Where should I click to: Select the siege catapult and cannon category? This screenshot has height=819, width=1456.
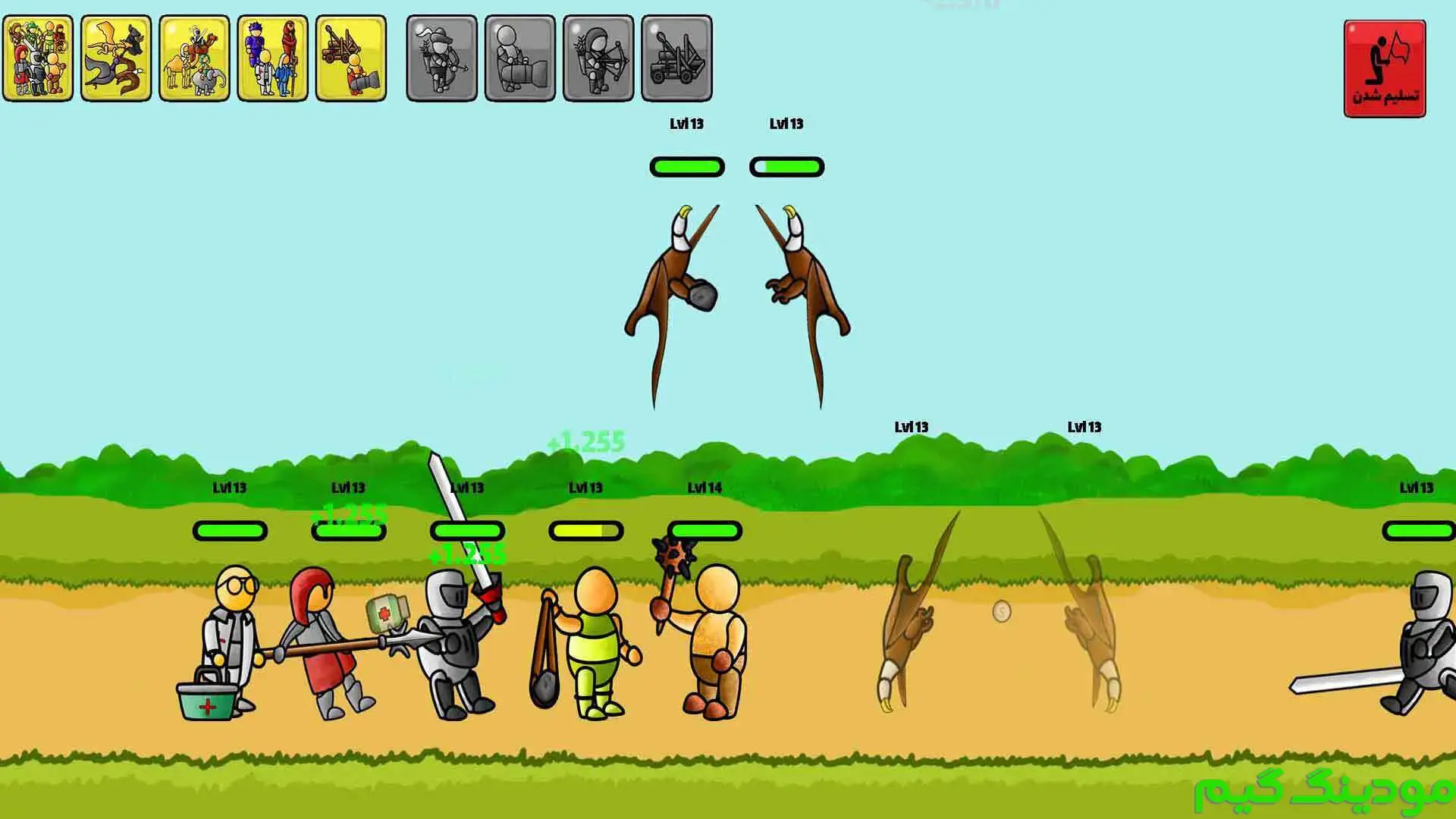tap(350, 58)
